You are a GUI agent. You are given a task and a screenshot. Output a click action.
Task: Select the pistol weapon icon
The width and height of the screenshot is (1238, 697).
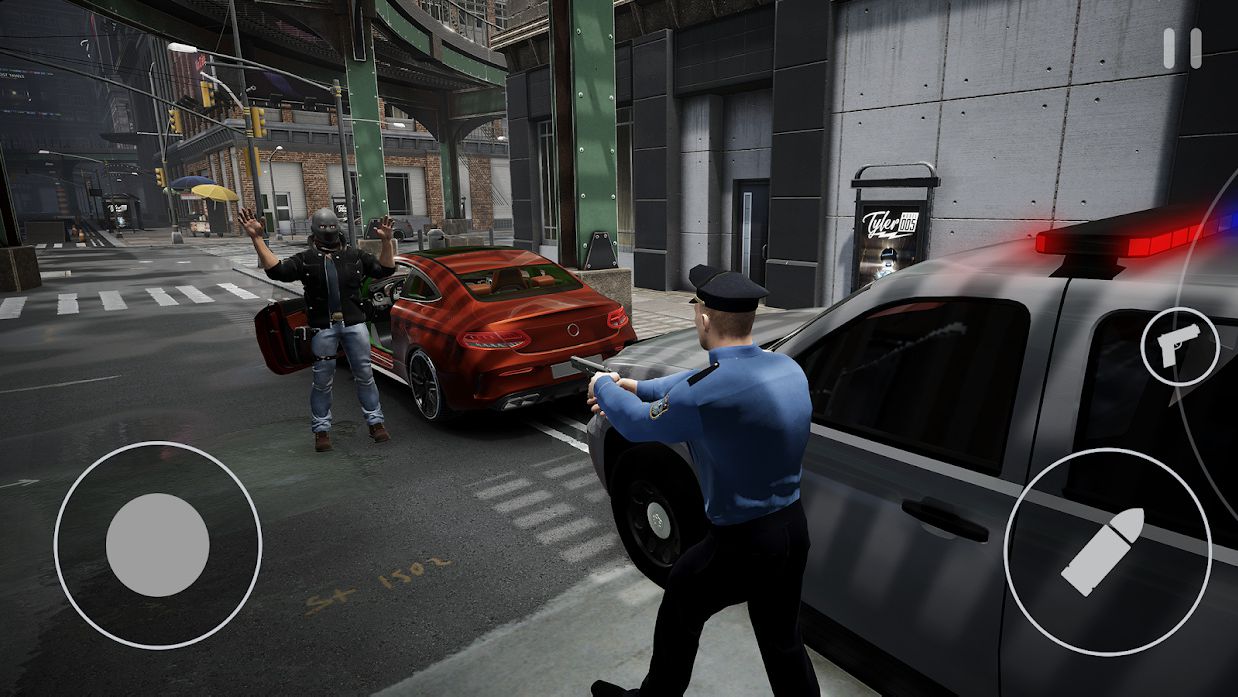click(1179, 346)
